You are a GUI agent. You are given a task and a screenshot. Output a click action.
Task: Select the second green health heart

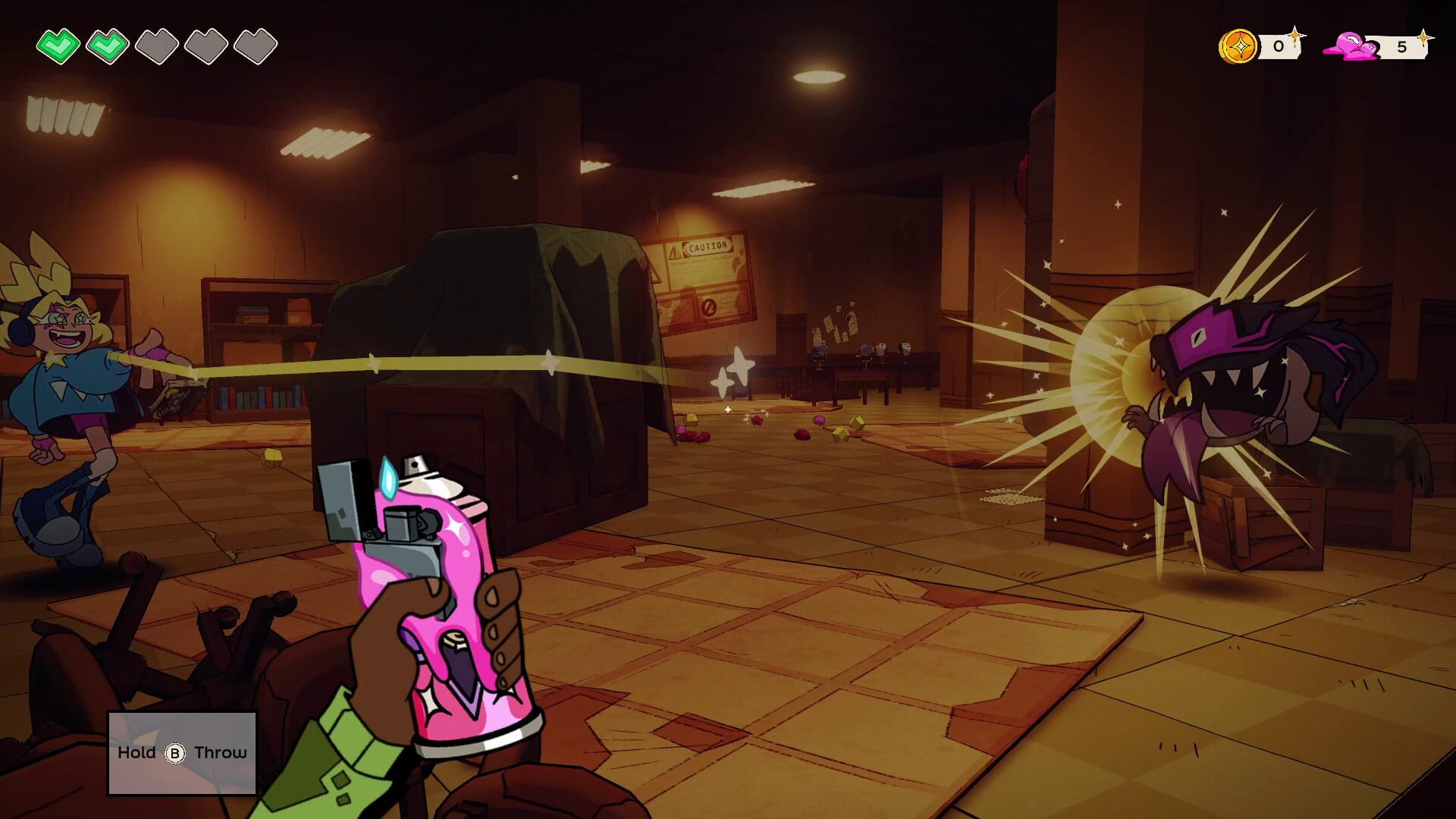107,44
